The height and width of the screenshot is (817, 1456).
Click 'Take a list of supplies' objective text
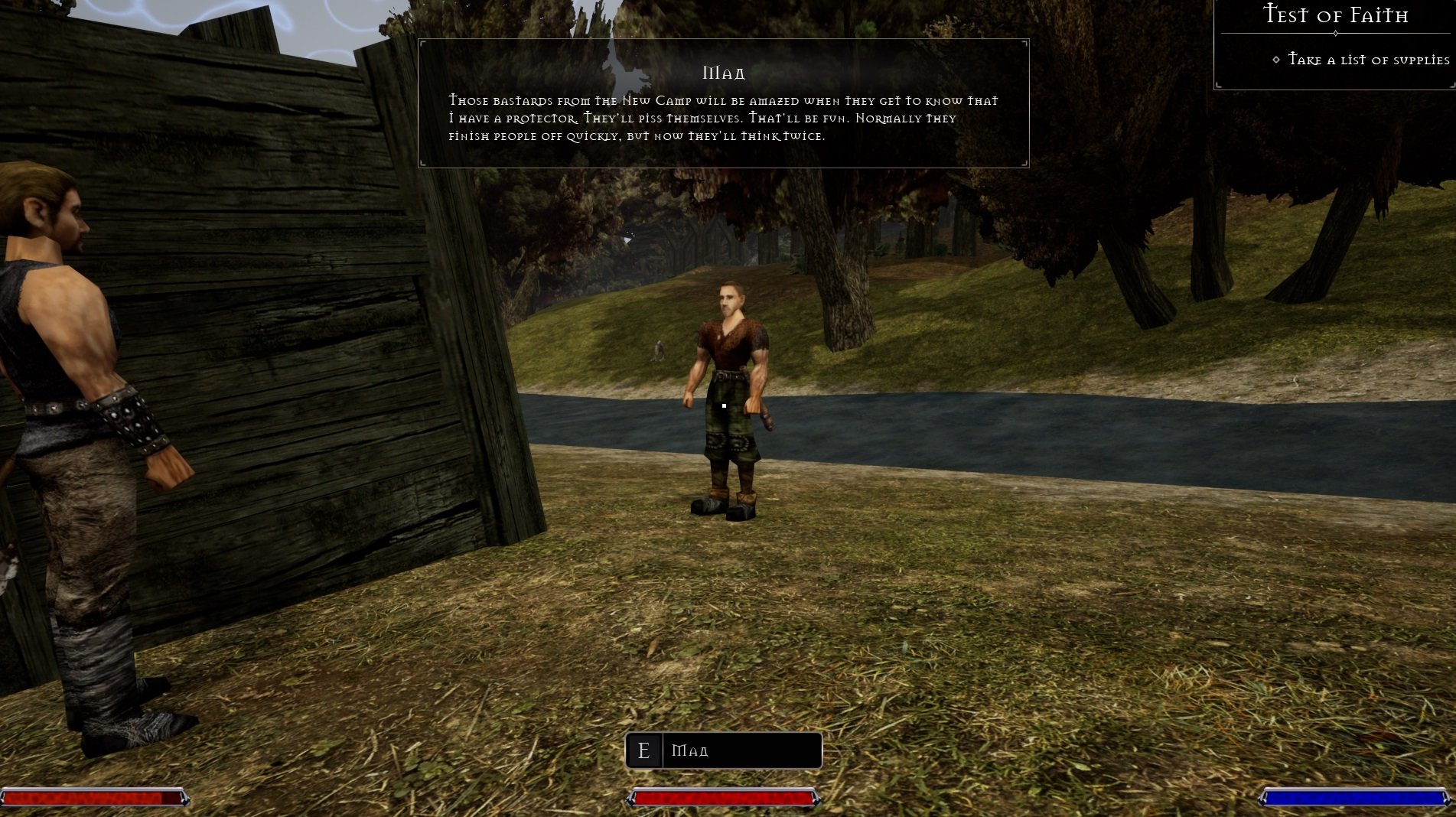(x=1369, y=59)
